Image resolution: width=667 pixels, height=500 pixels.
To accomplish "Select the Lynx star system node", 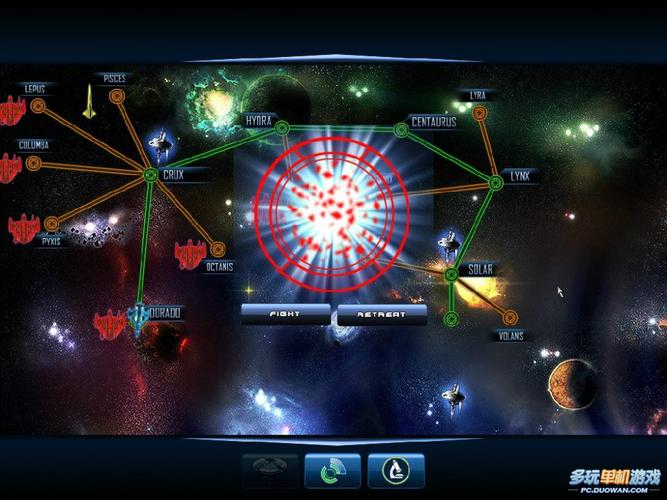I will point(495,181).
